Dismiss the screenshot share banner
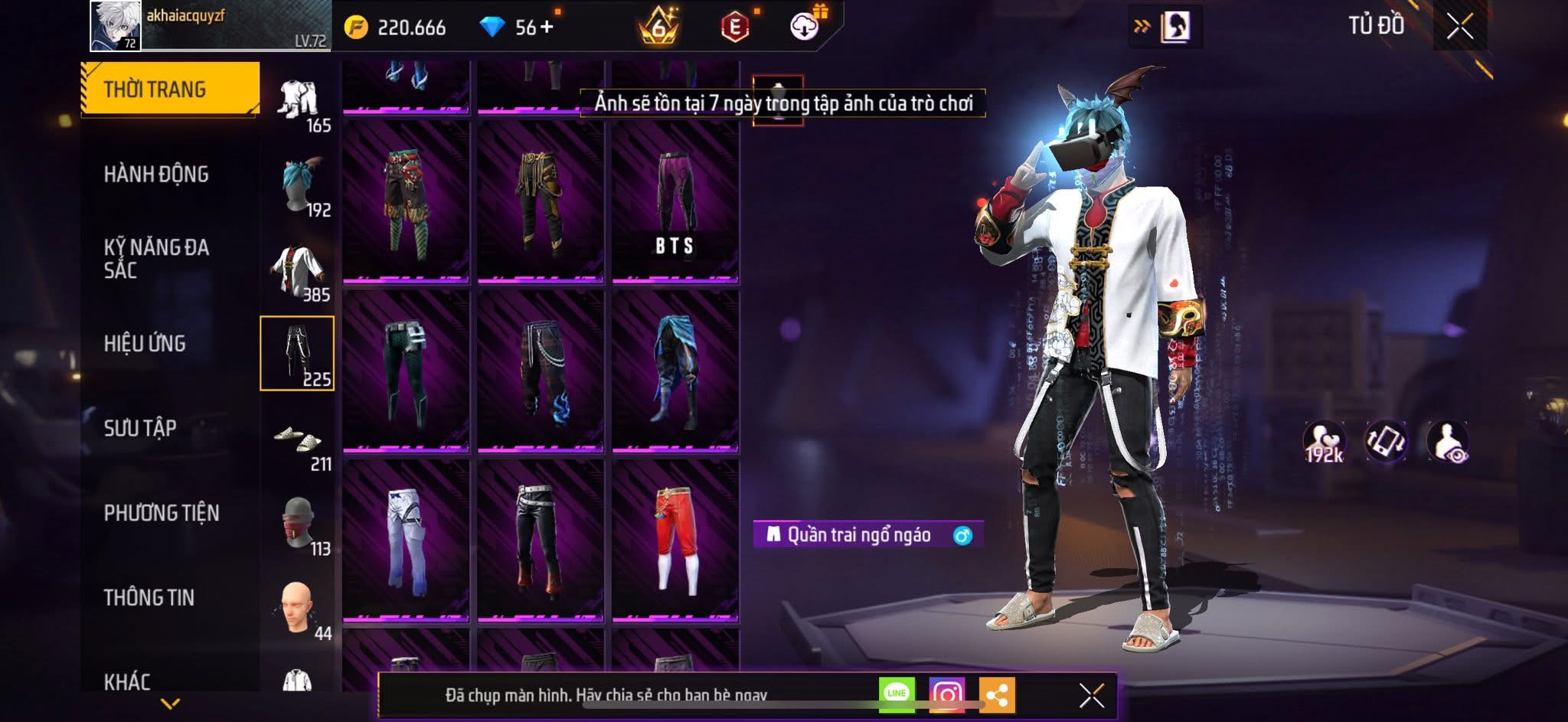Screen dimensions: 1568x722 coord(1091,695)
